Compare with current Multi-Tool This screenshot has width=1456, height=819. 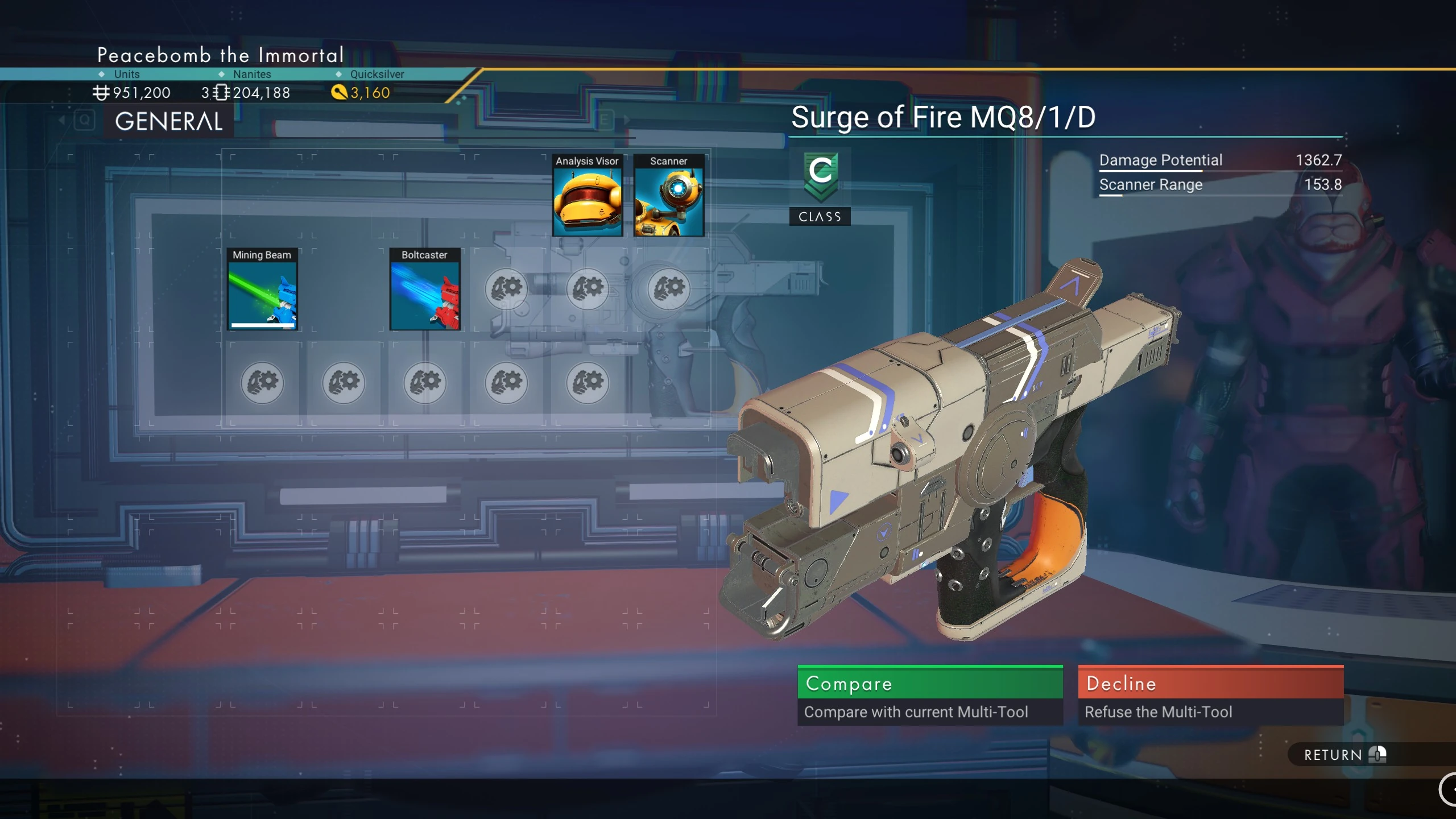(x=929, y=694)
